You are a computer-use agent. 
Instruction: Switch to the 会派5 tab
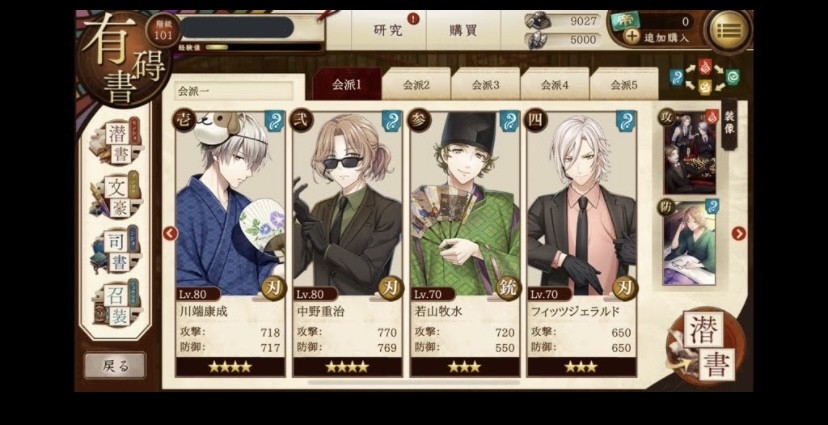coord(623,85)
